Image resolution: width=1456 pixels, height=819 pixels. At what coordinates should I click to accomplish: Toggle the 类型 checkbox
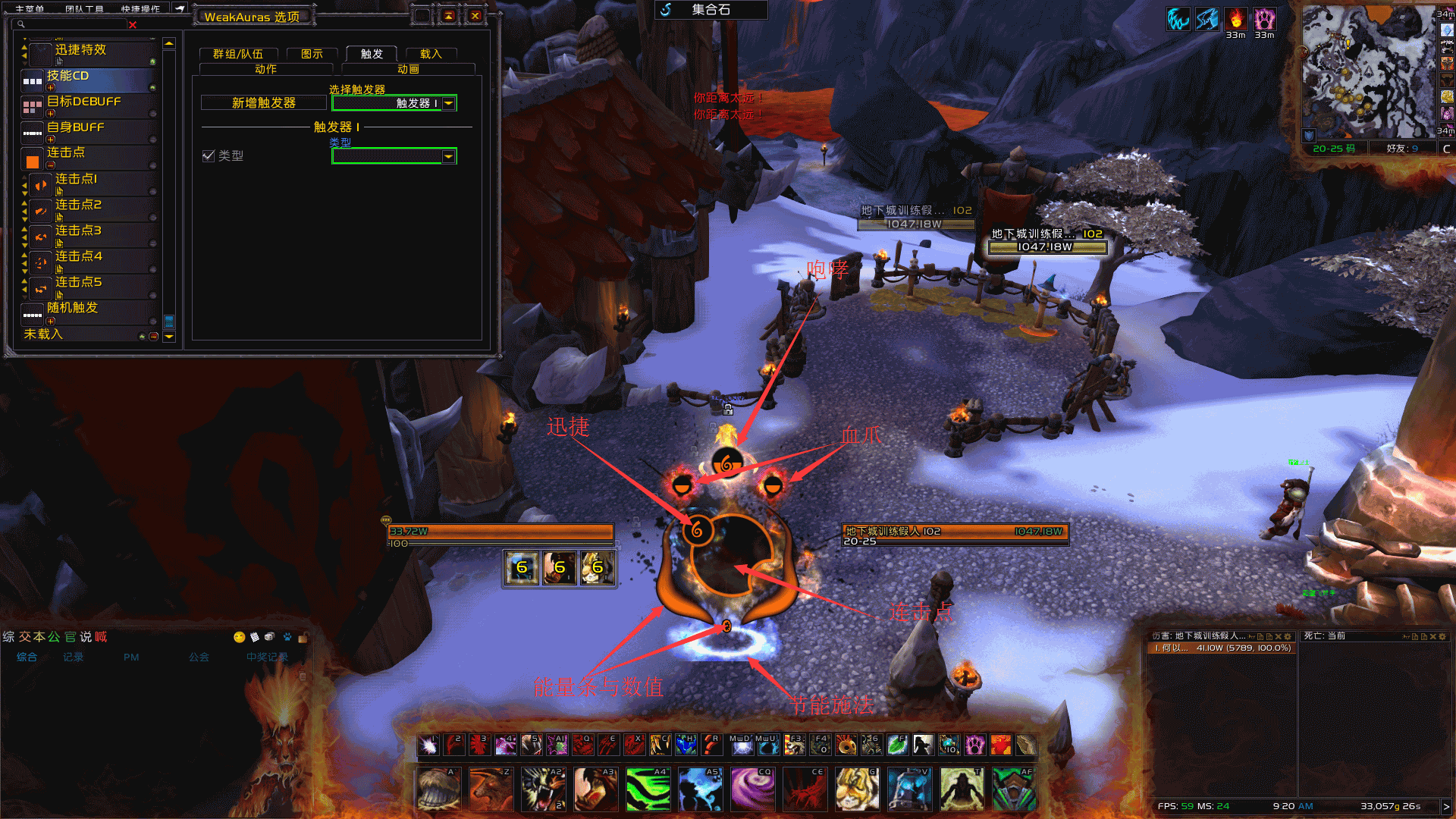[x=209, y=155]
